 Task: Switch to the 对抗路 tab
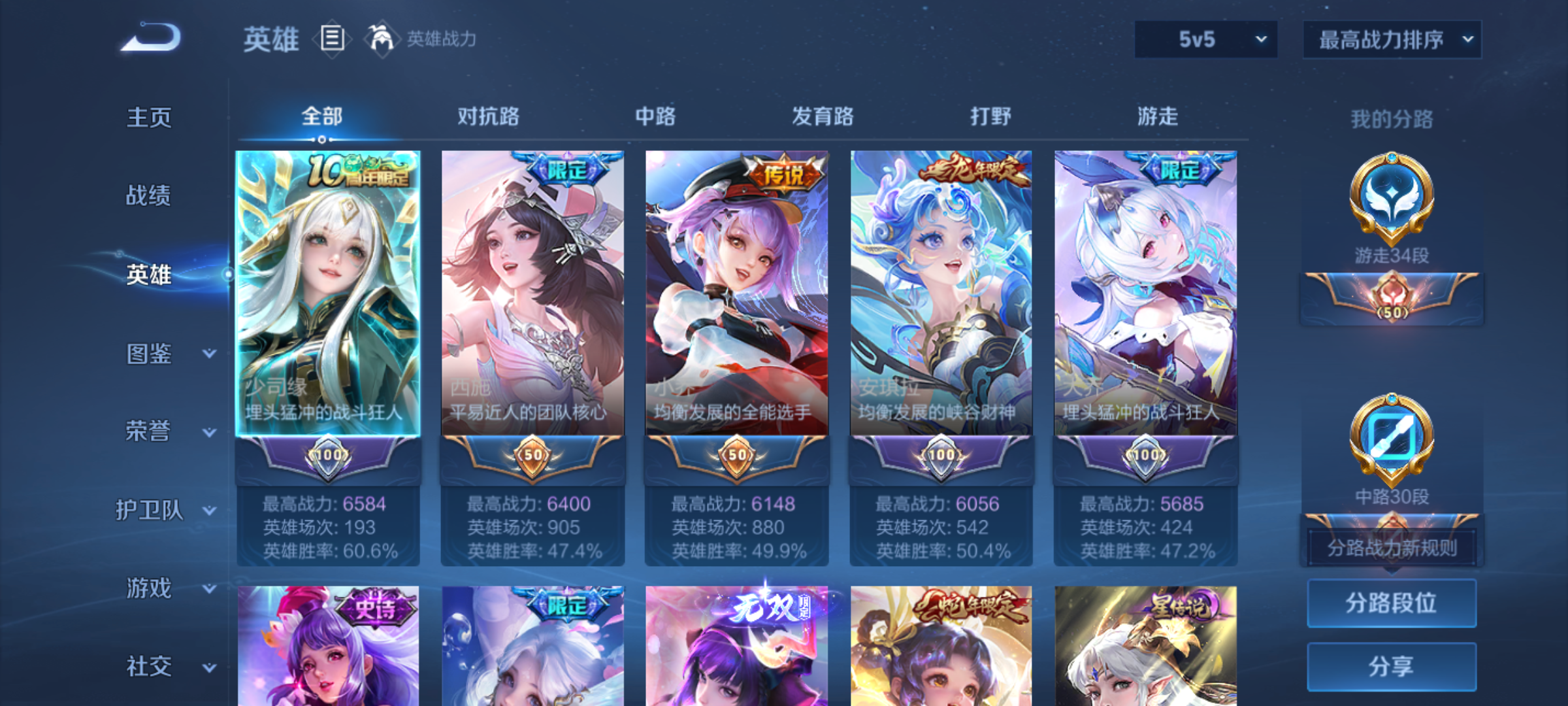tap(488, 116)
